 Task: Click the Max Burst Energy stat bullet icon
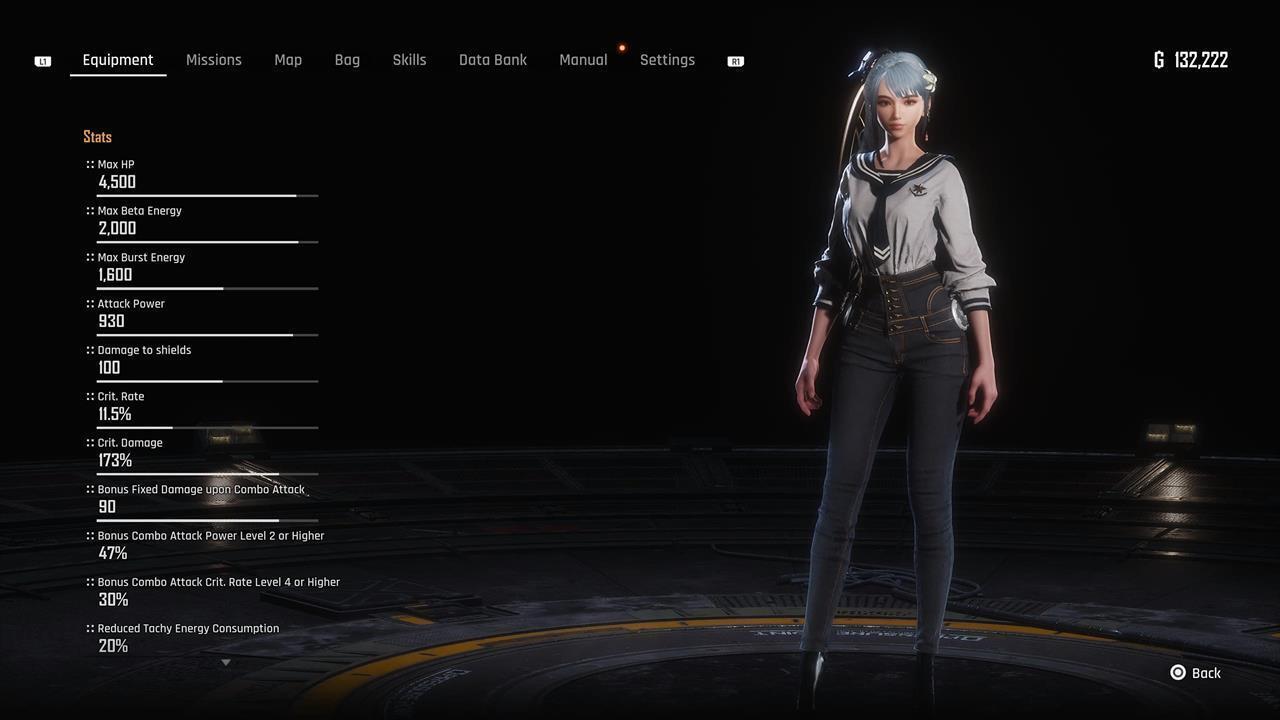pos(88,257)
